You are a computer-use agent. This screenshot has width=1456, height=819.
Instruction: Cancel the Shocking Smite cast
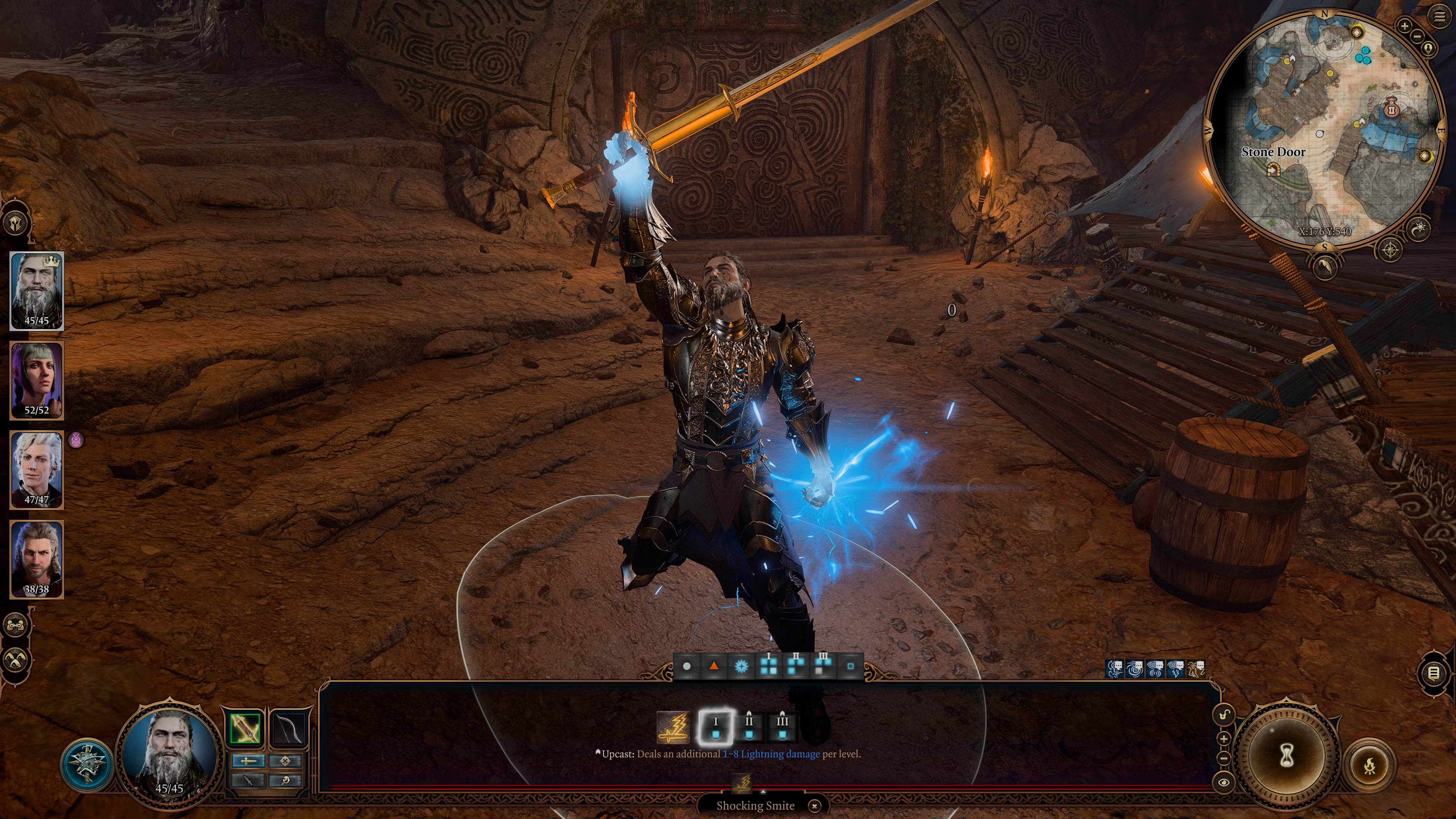[814, 805]
